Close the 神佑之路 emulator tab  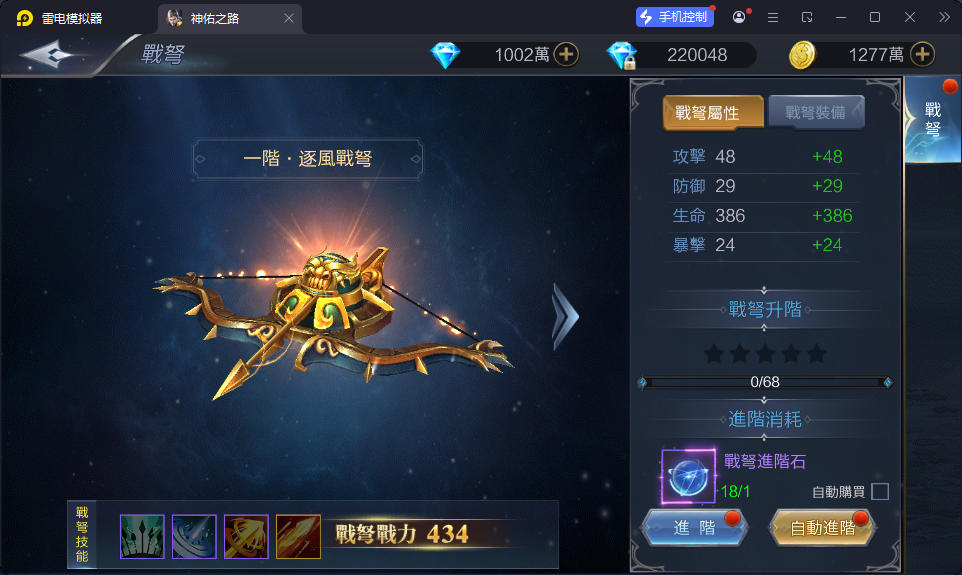click(x=289, y=18)
